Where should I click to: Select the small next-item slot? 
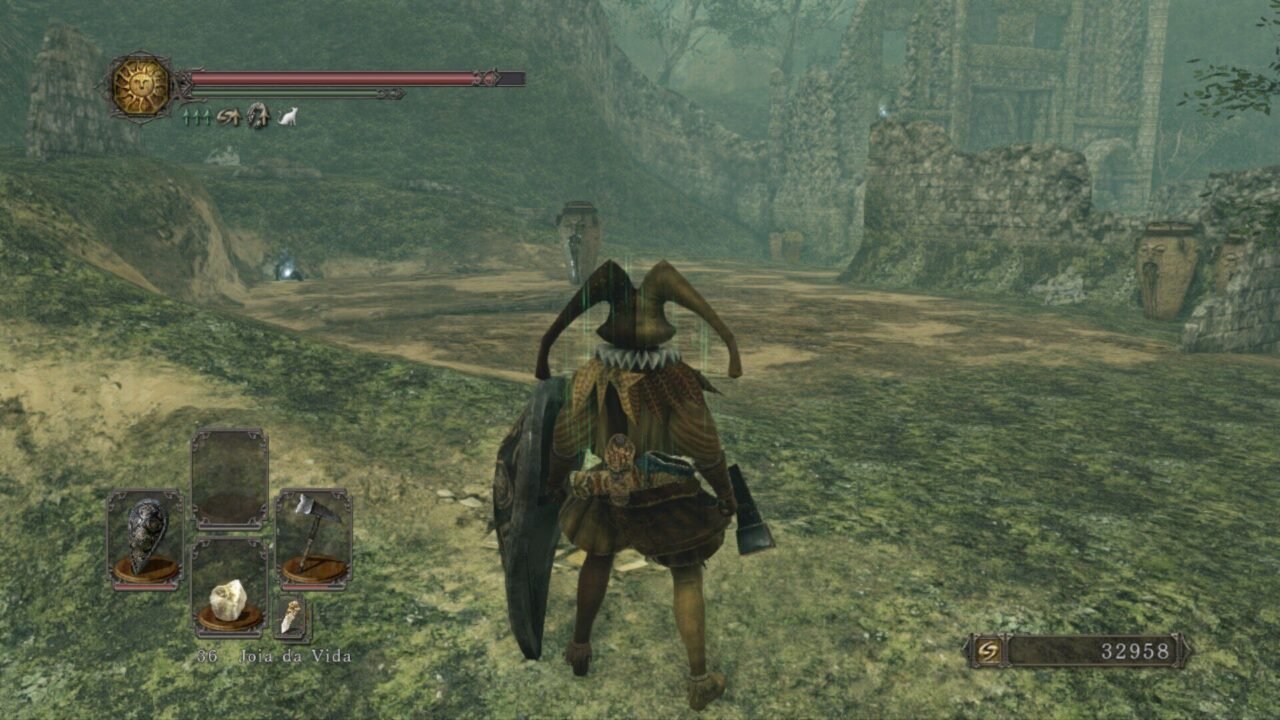[x=291, y=617]
